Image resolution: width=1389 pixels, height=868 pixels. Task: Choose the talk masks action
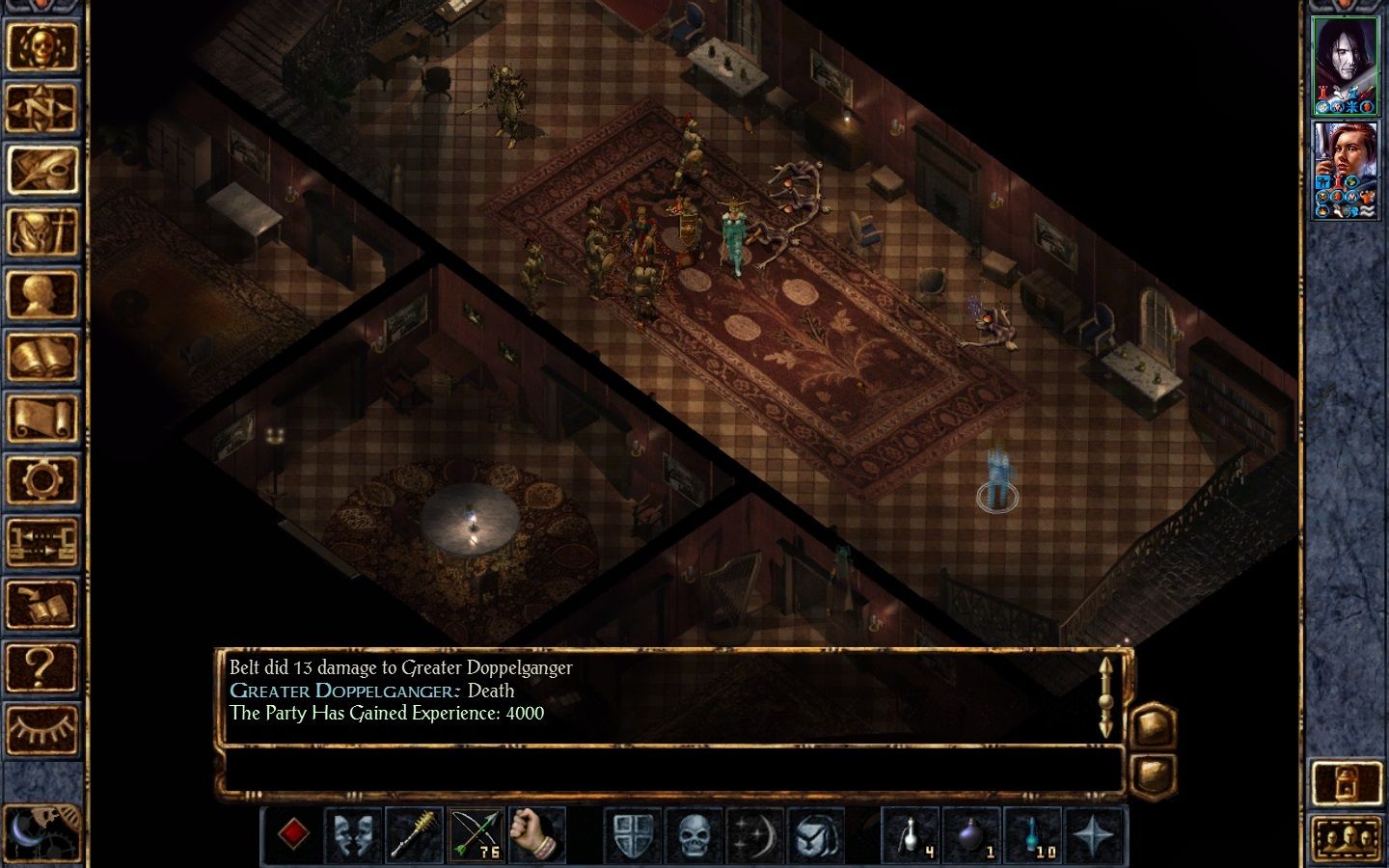click(x=354, y=834)
